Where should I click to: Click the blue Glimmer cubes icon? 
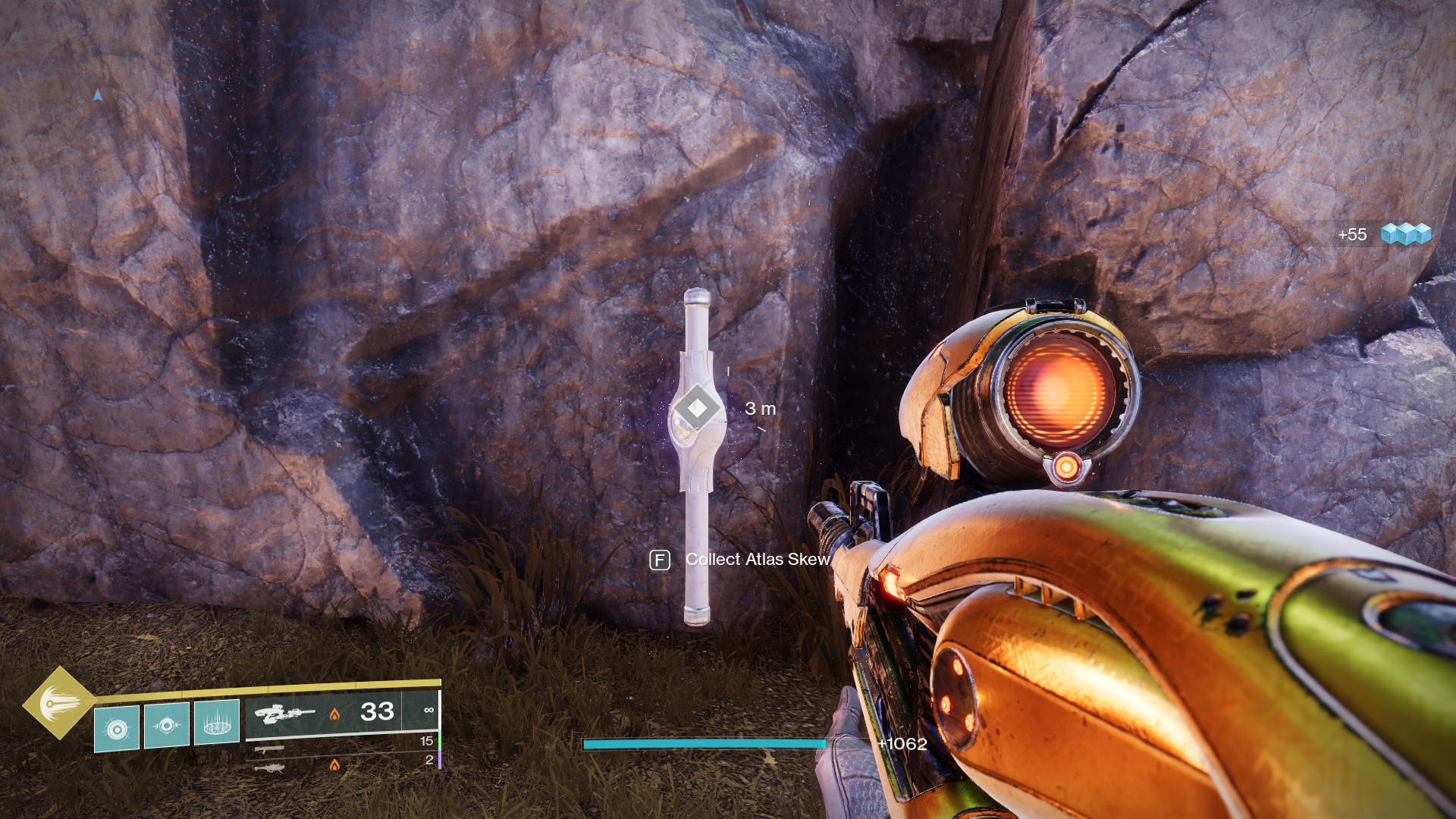(1405, 234)
